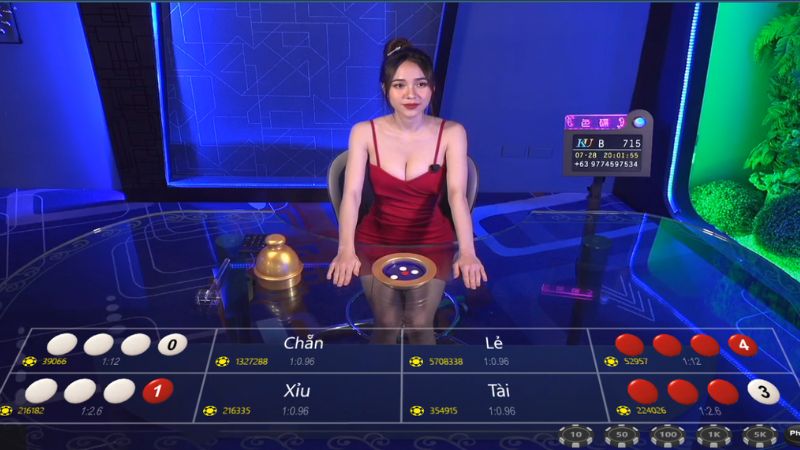Choose the 5K chip

tap(759, 435)
